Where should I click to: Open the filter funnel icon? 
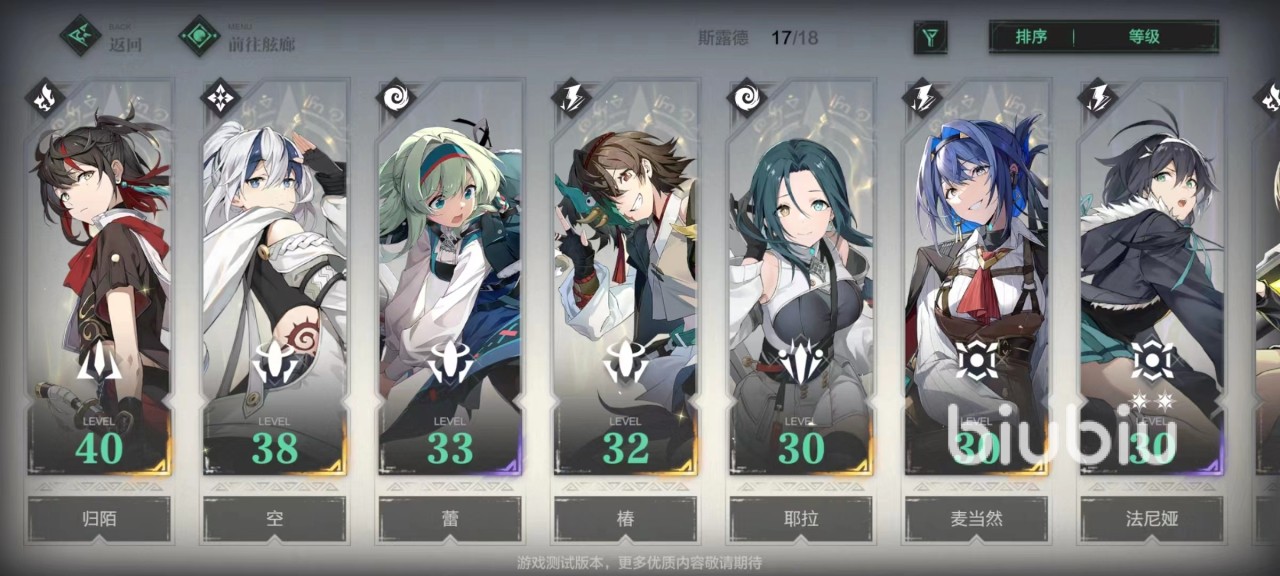point(930,39)
